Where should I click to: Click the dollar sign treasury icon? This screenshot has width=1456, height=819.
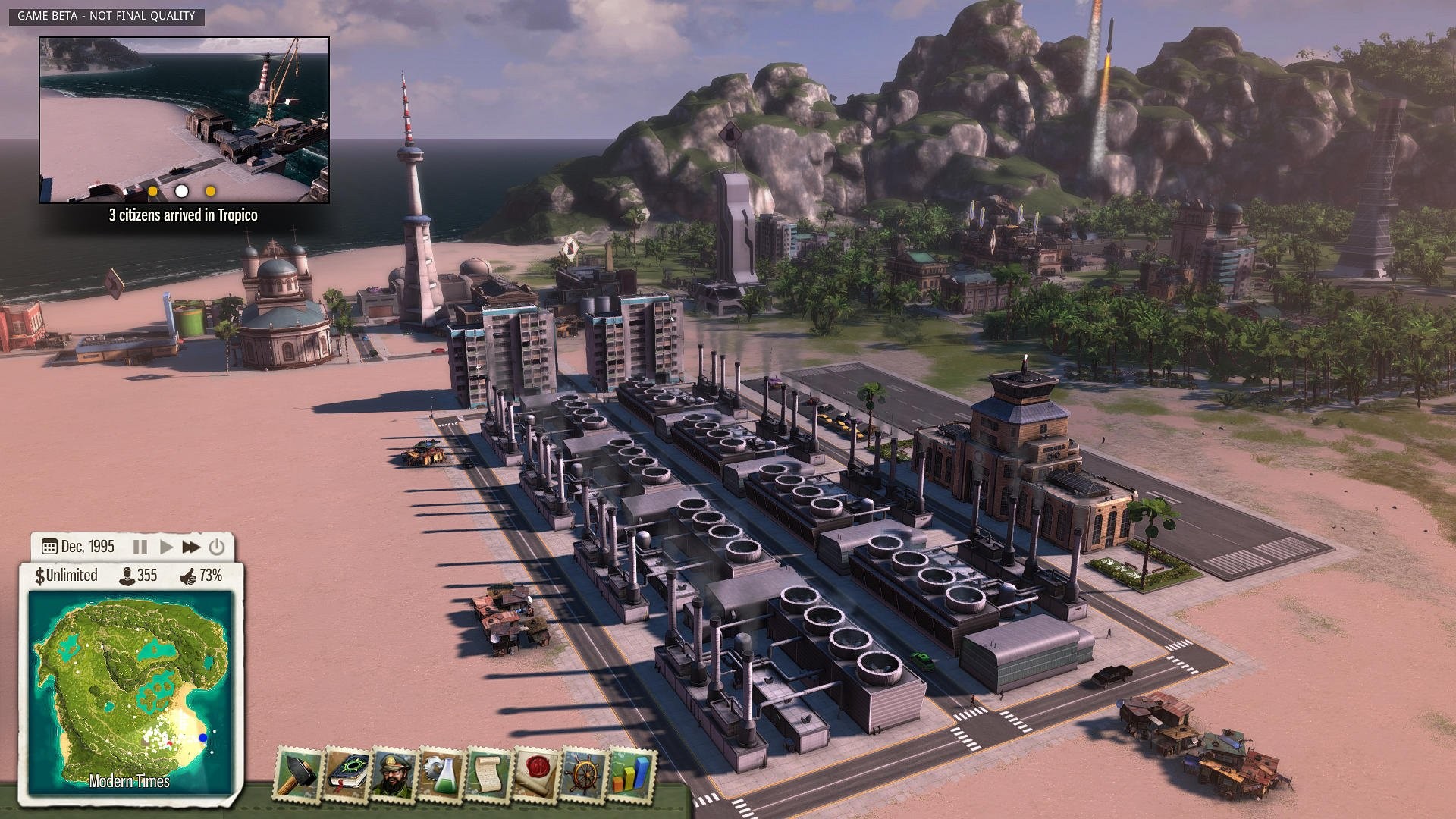pos(41,578)
